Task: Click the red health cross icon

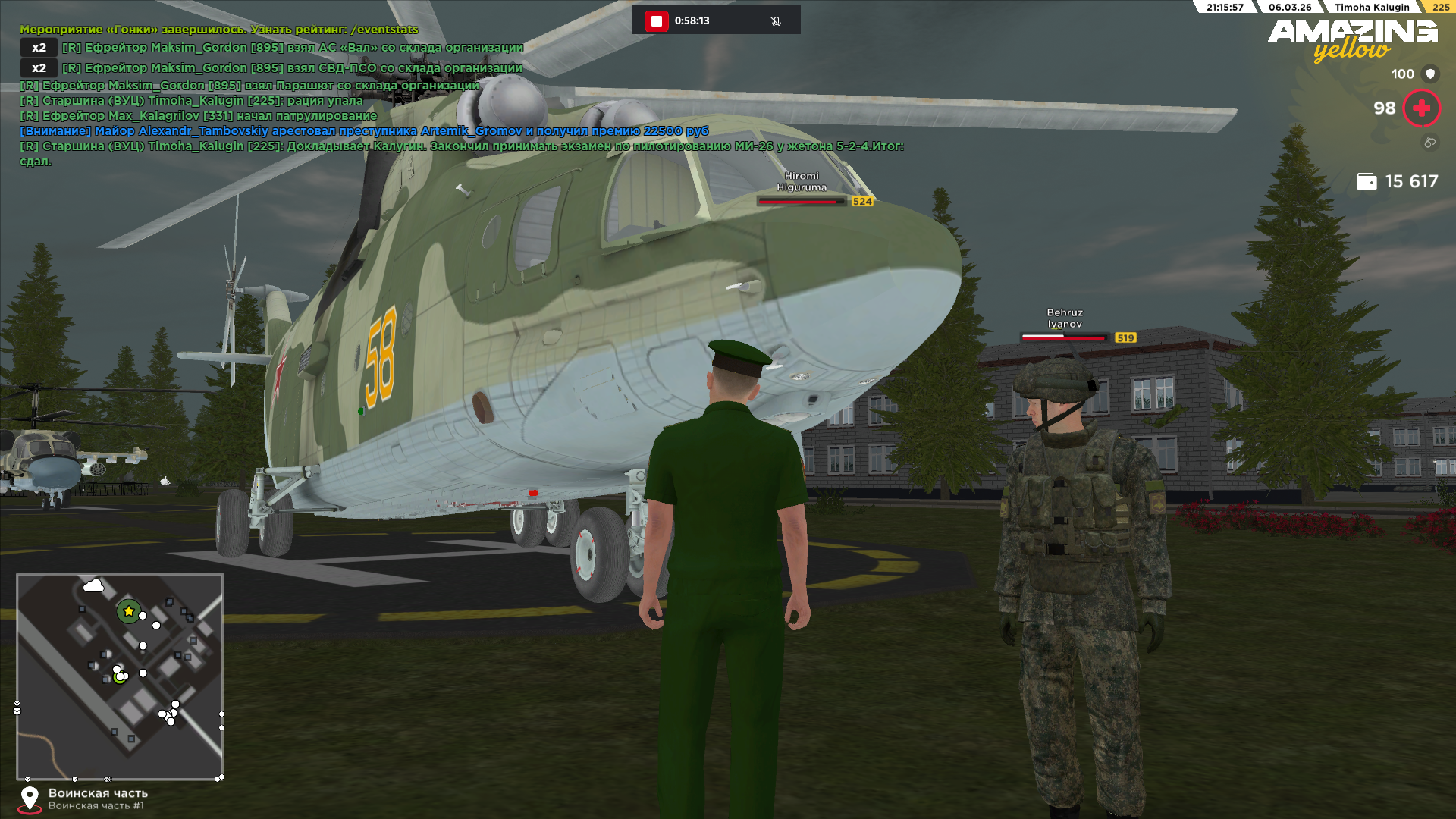Action: pyautogui.click(x=1421, y=108)
